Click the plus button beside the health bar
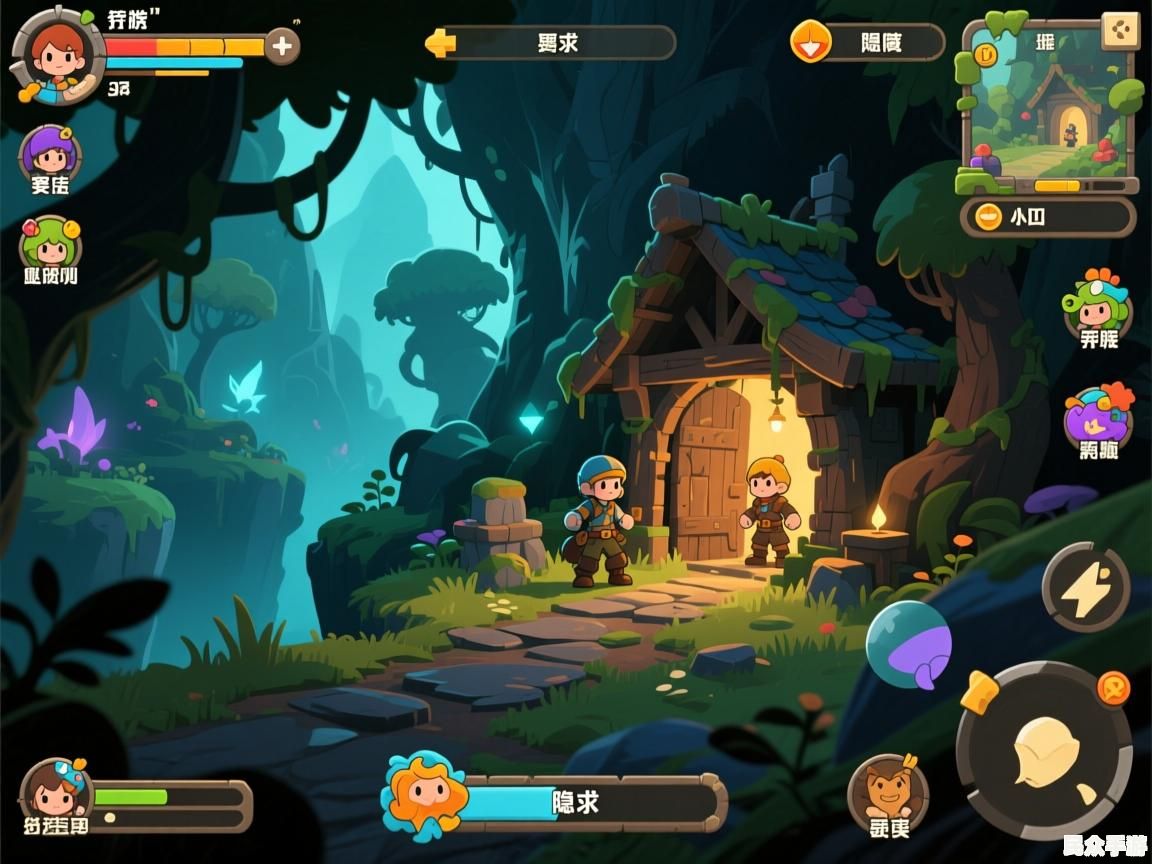Screen dimensions: 1152x864 (x=282, y=46)
